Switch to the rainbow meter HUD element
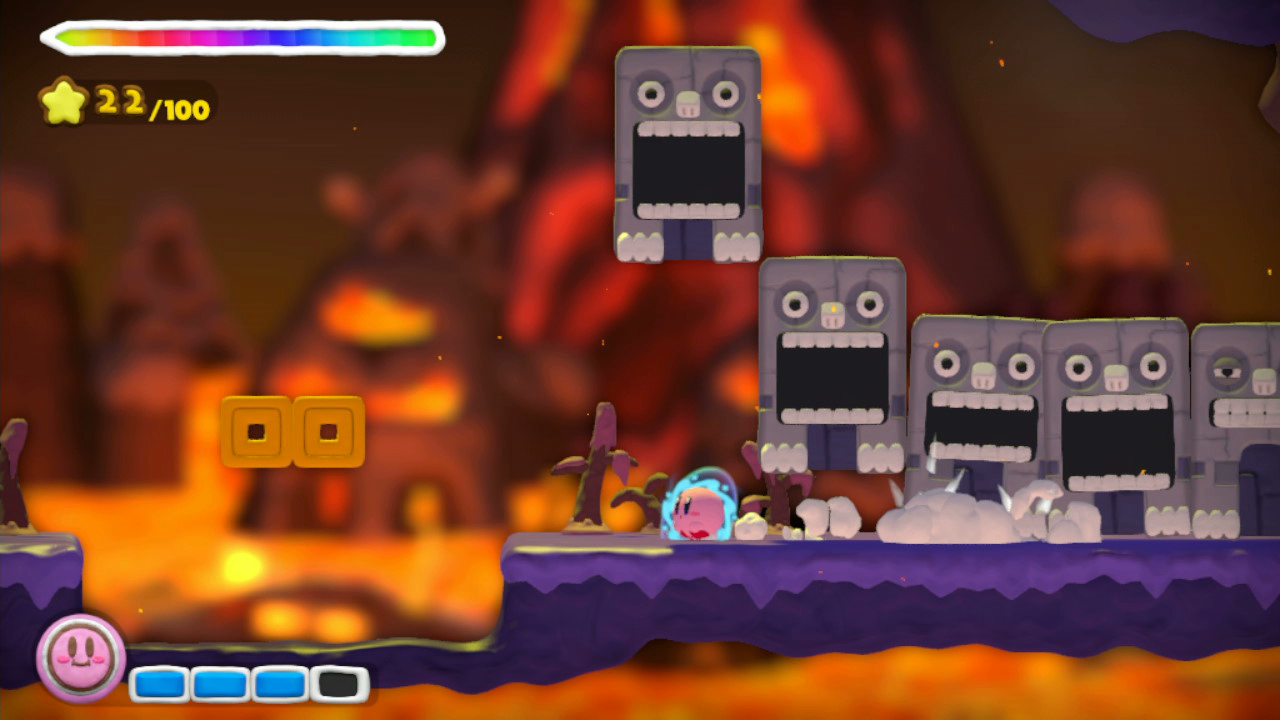This screenshot has width=1280, height=720. coord(240,36)
